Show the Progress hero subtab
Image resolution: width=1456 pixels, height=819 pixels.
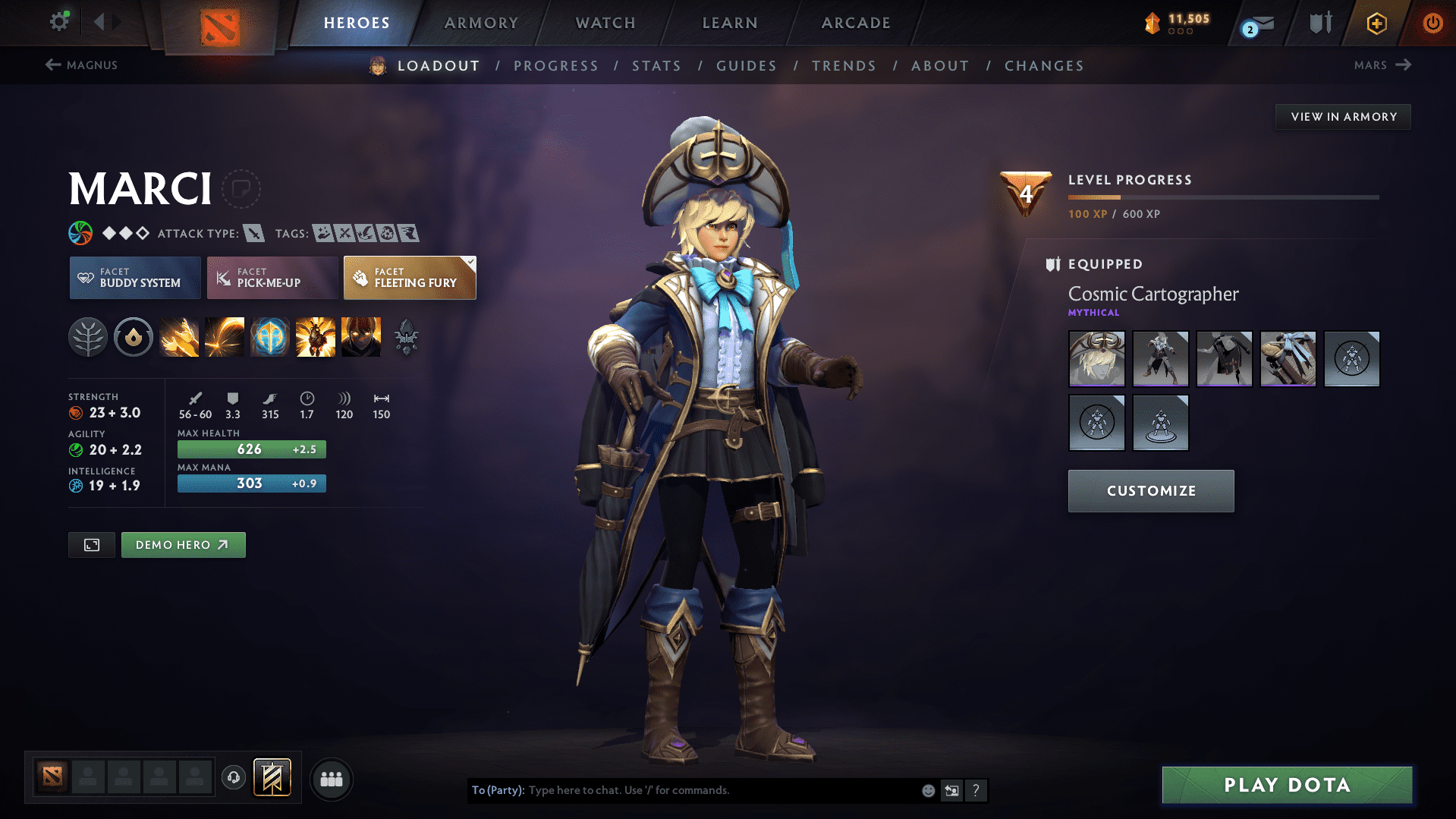pos(556,66)
